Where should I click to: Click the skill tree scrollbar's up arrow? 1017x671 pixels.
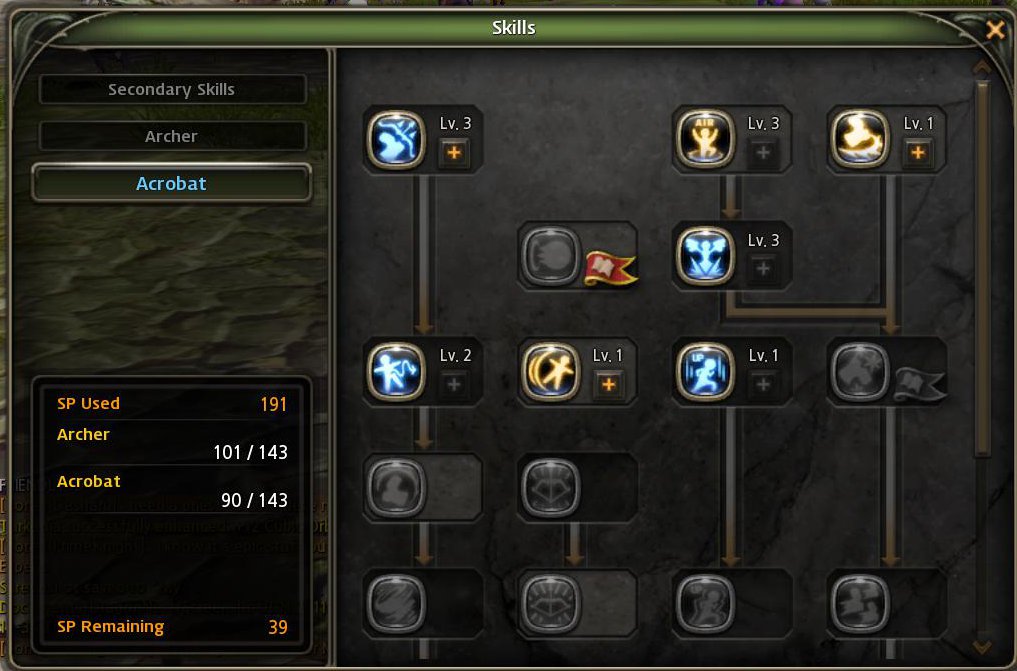982,68
